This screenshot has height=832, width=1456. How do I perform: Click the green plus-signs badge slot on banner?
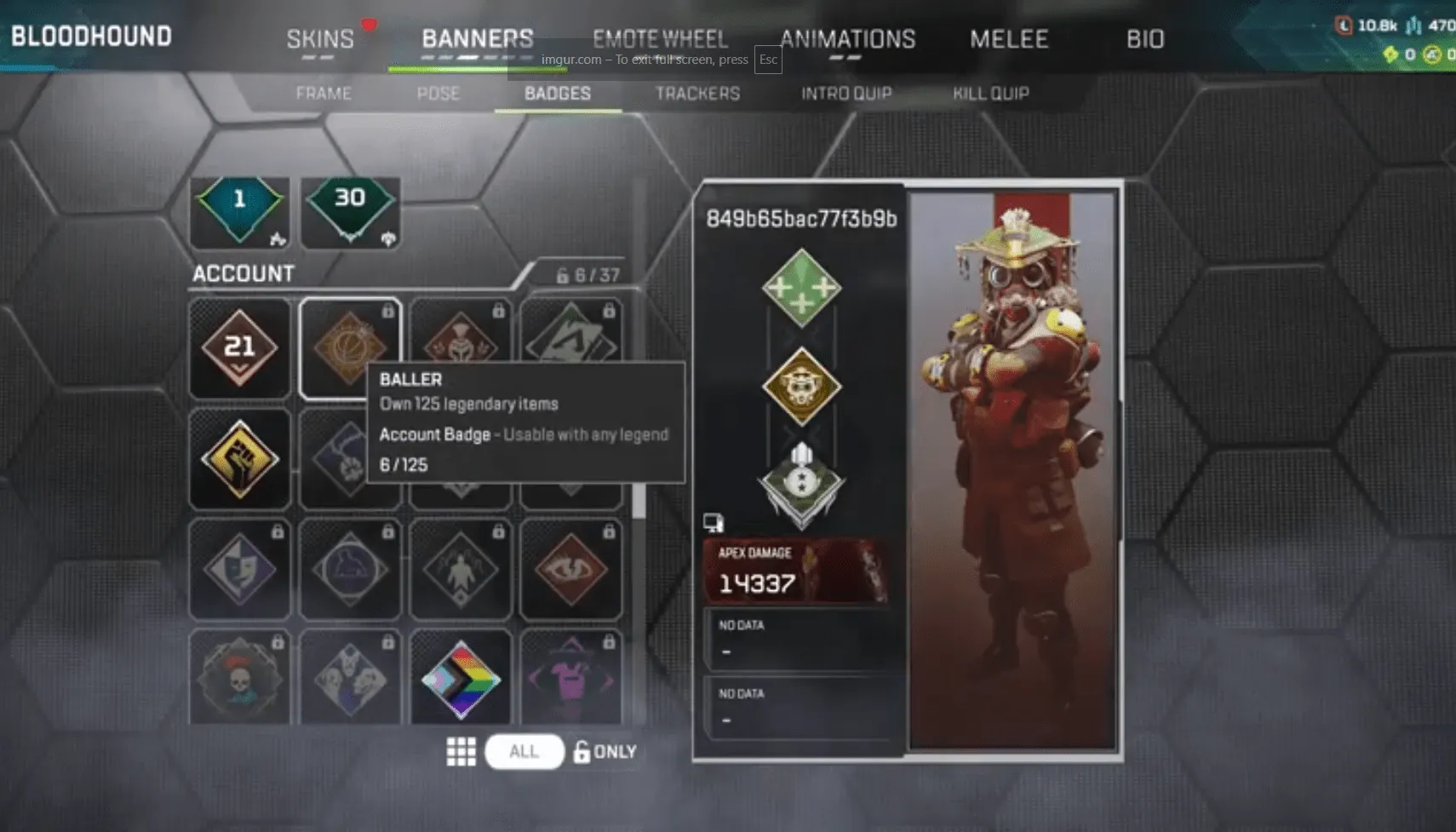801,288
